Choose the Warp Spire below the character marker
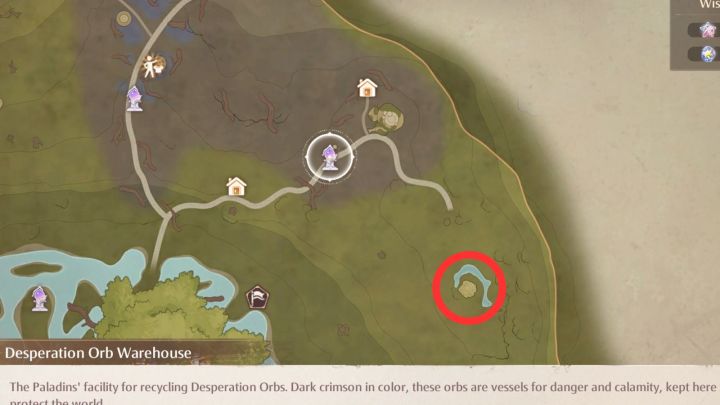Viewport: 720px width, 405px height. [134, 97]
